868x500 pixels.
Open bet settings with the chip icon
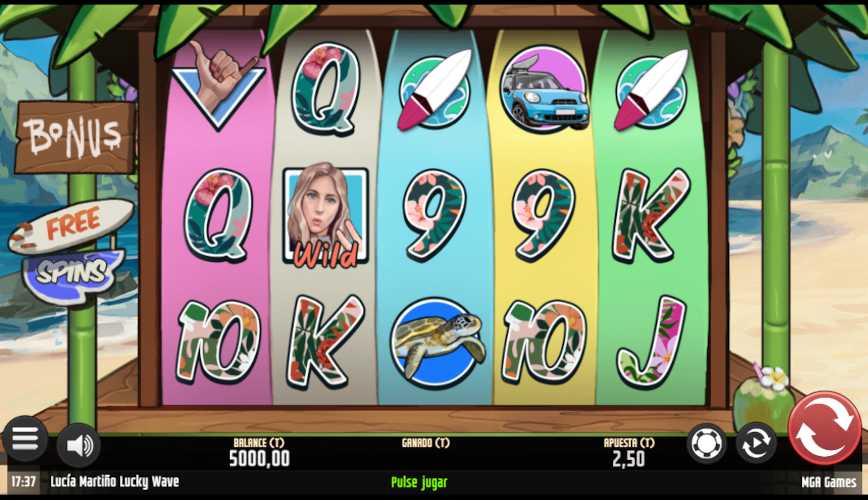pyautogui.click(x=707, y=443)
